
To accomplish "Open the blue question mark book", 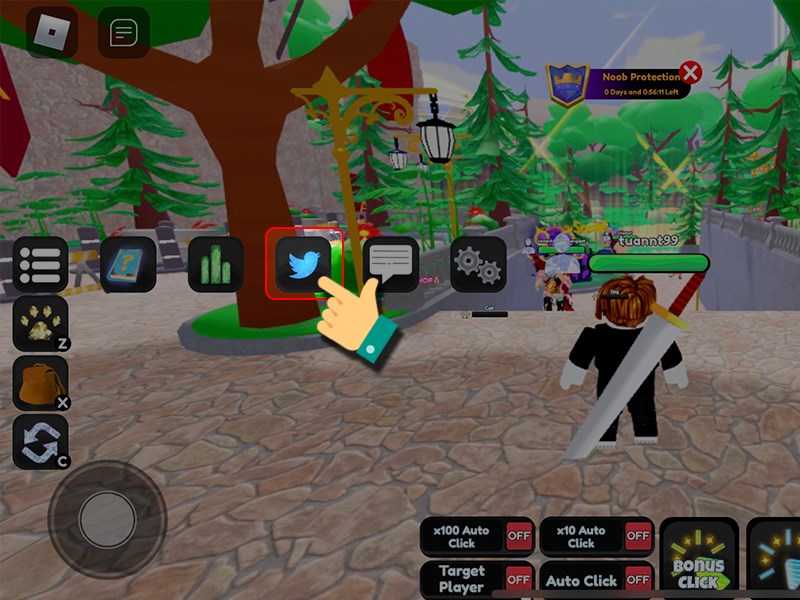I will [128, 264].
